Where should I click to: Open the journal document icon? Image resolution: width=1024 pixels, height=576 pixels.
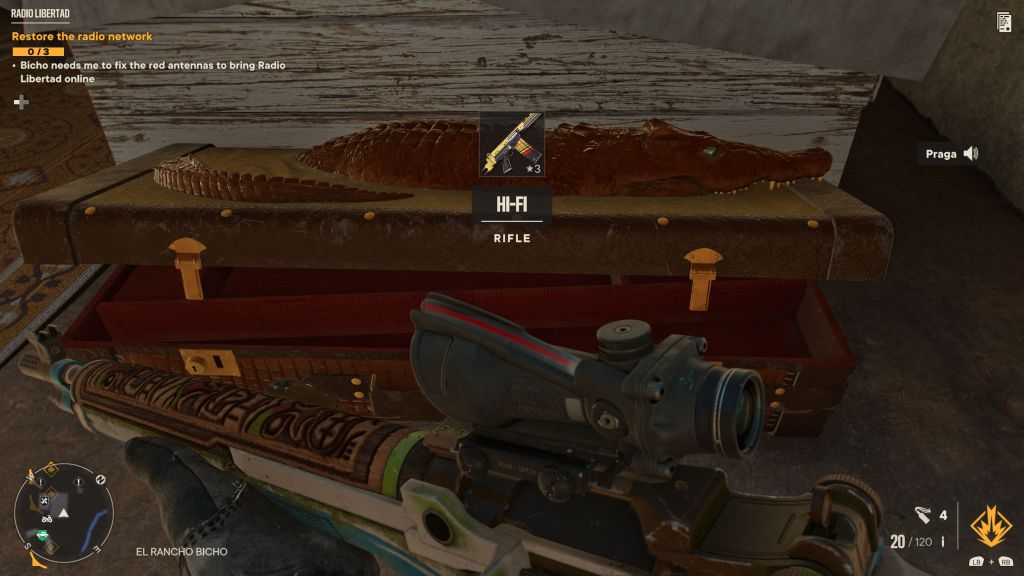(1003, 22)
